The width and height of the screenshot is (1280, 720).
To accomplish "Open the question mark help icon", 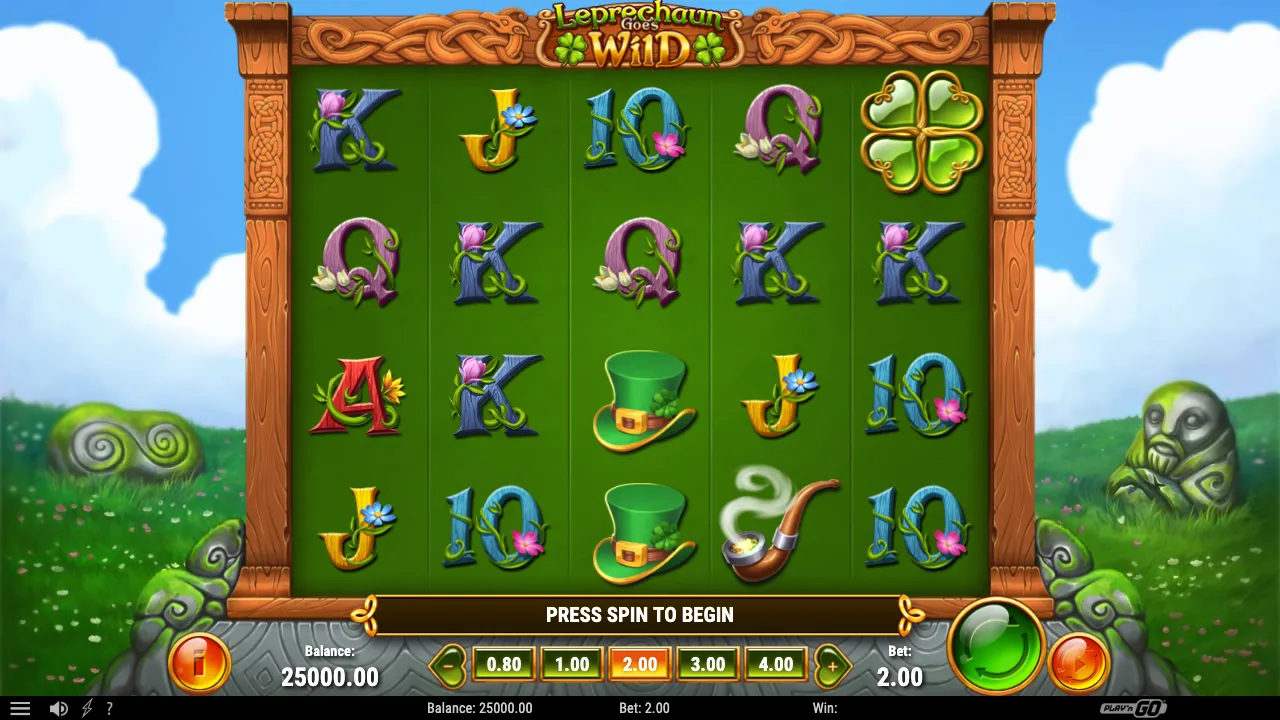I will tap(110, 708).
